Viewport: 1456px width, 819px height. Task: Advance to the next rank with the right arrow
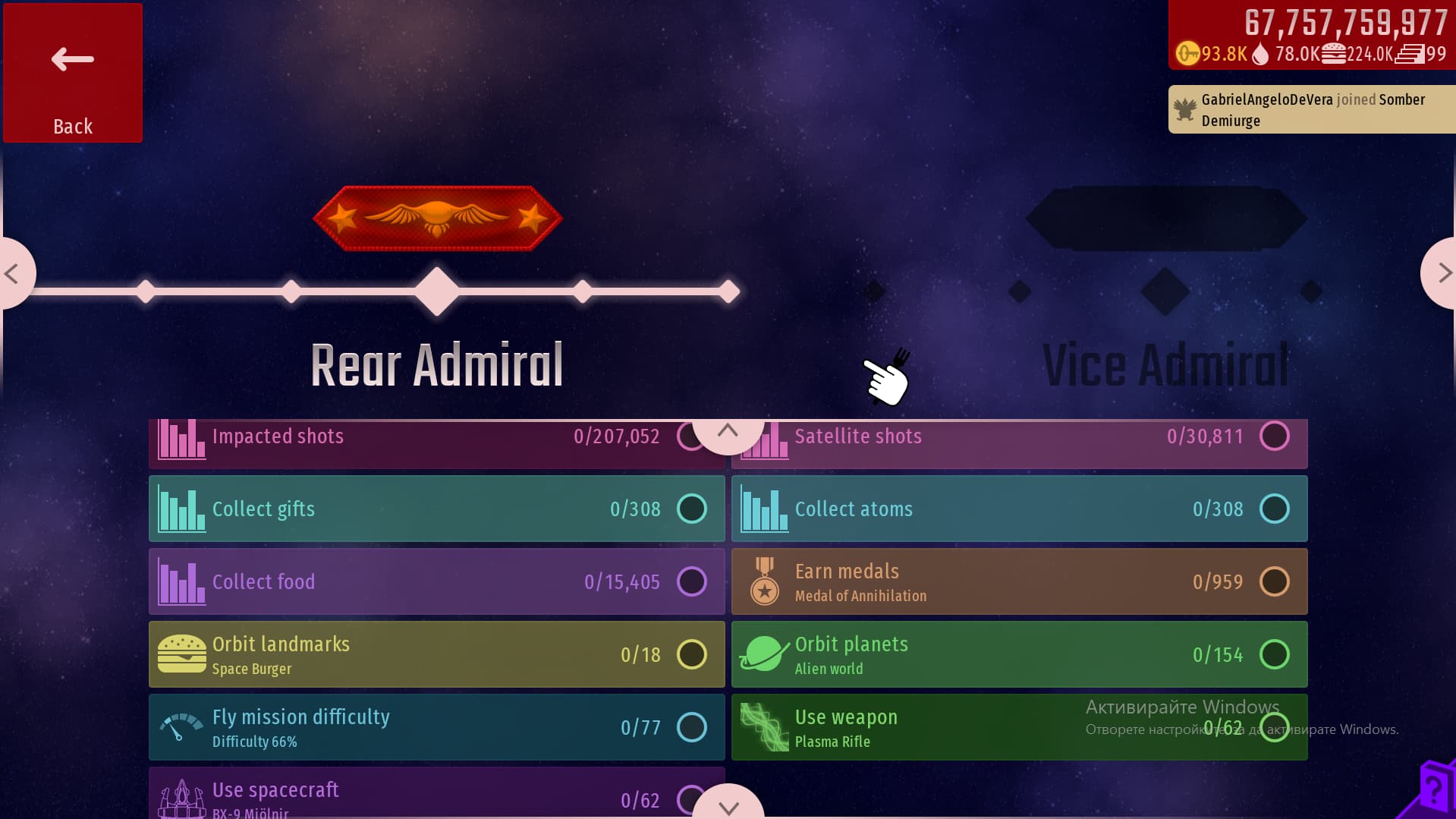coord(1441,273)
